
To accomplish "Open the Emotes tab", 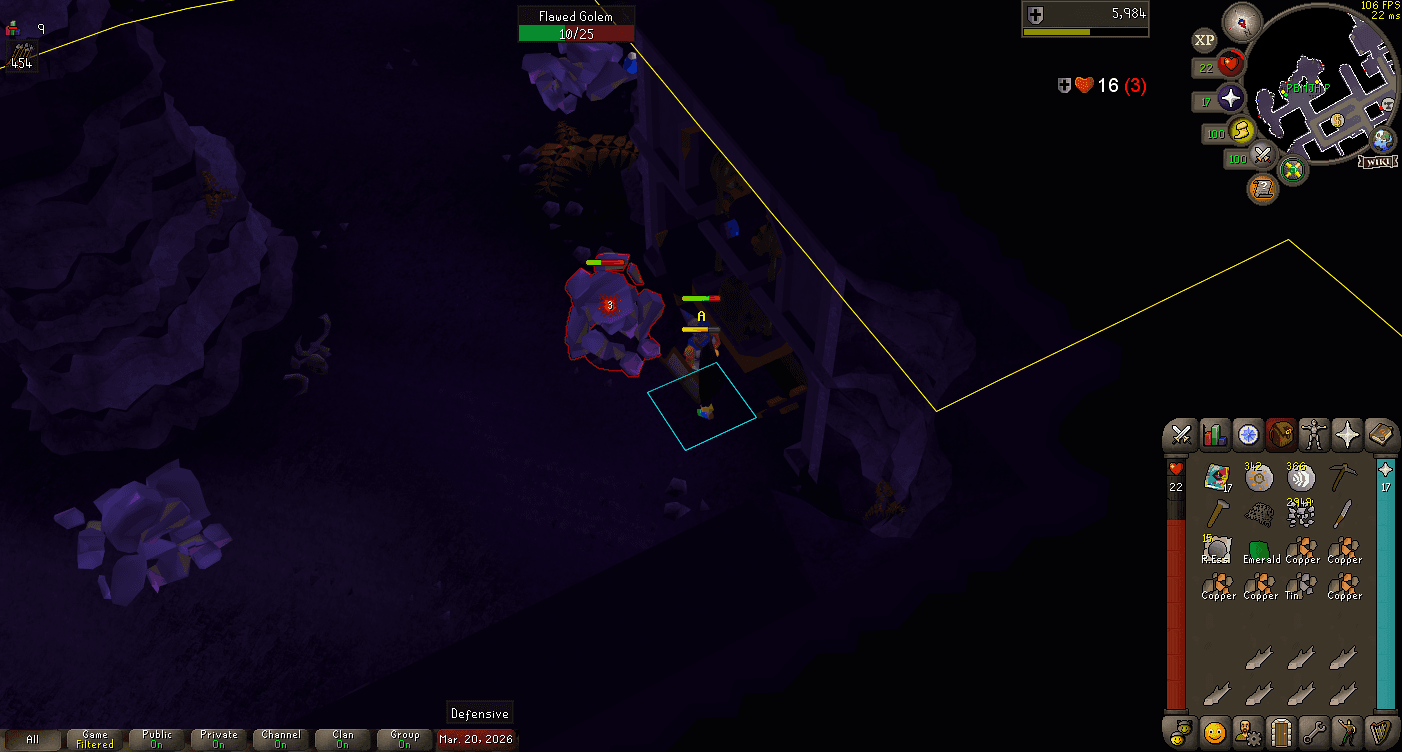I will click(1349, 733).
